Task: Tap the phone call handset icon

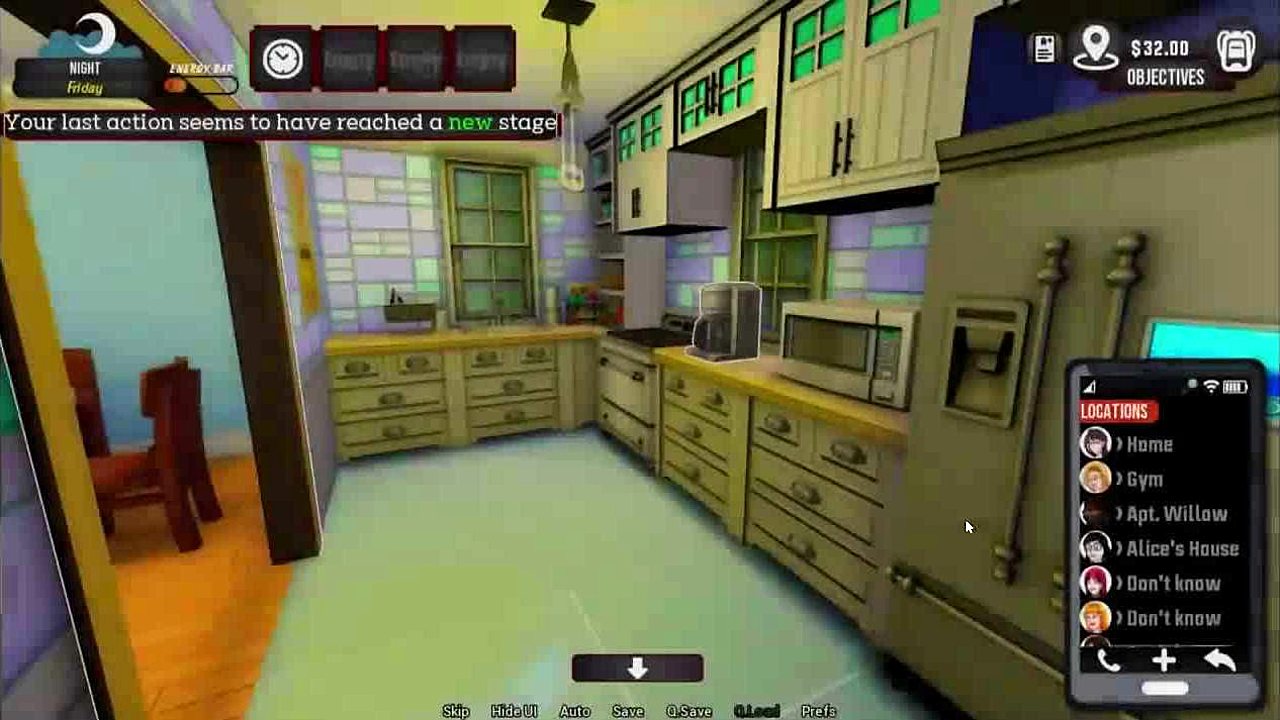Action: click(1108, 661)
